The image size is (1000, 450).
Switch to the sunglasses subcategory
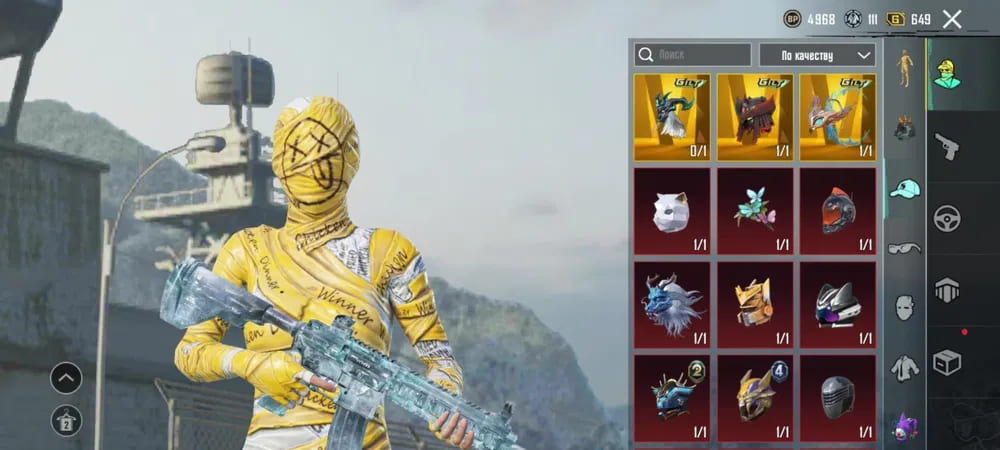pos(905,248)
